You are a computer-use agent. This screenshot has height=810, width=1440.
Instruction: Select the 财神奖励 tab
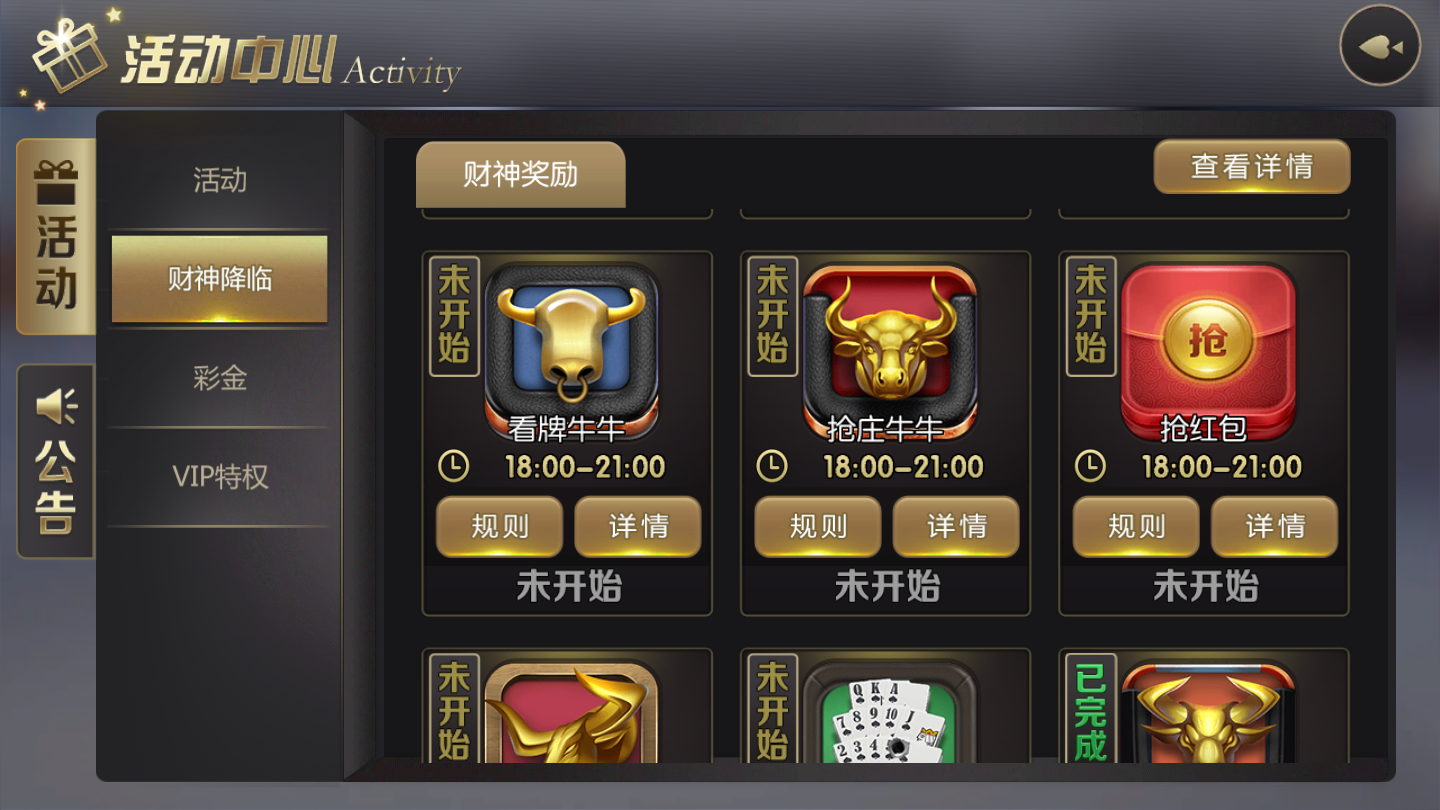520,175
